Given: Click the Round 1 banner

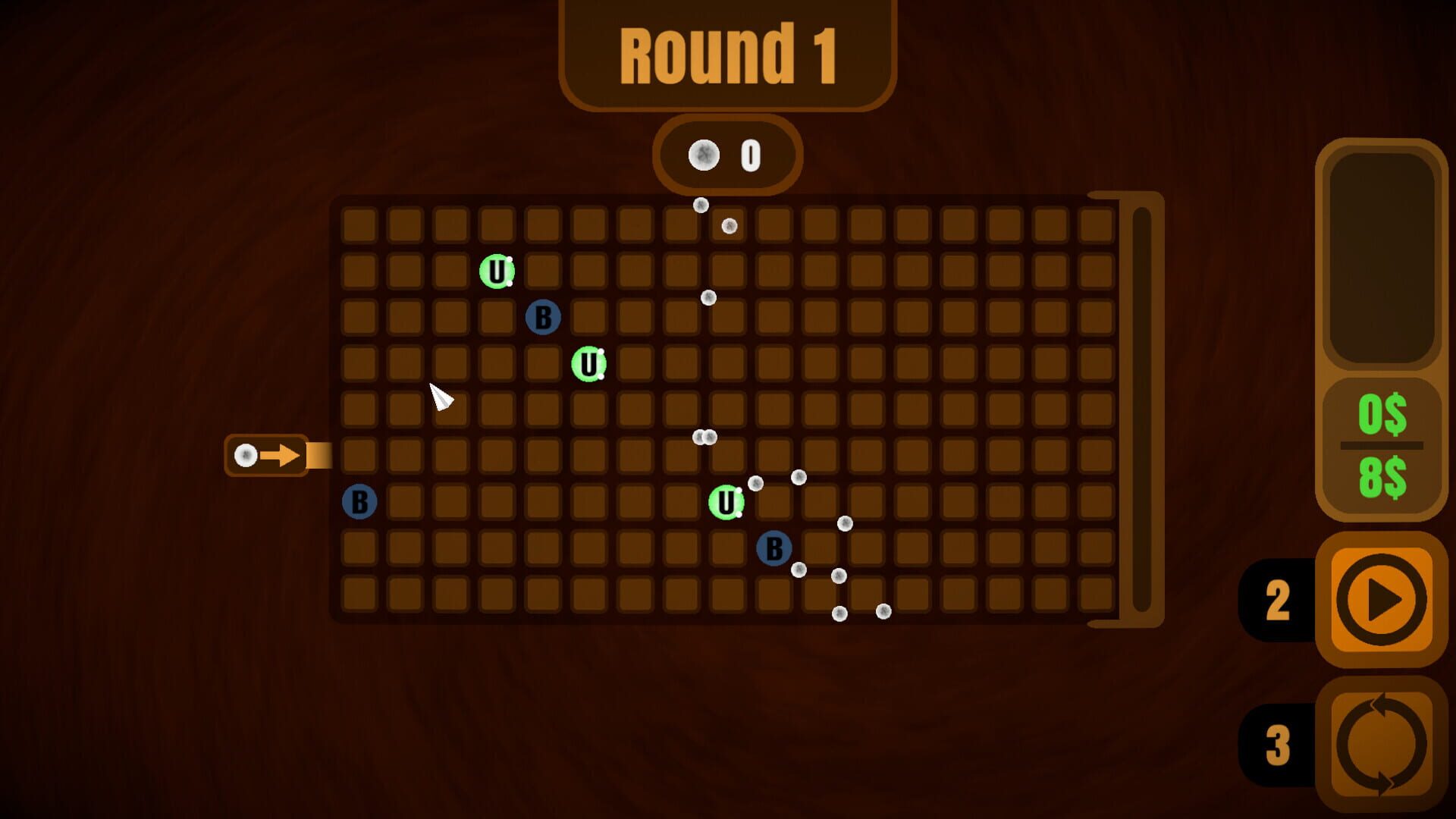Looking at the screenshot, I should click(726, 53).
